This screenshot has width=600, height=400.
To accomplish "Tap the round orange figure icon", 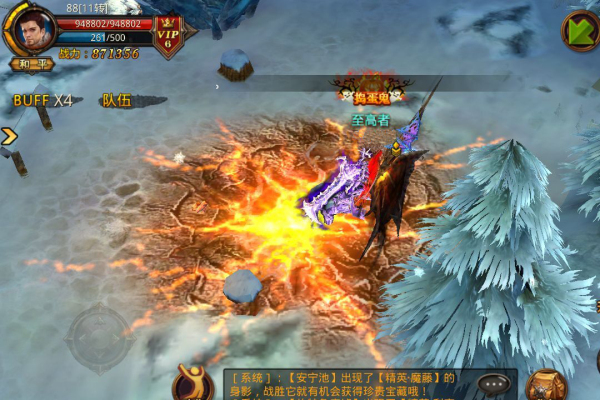I will [x=192, y=384].
